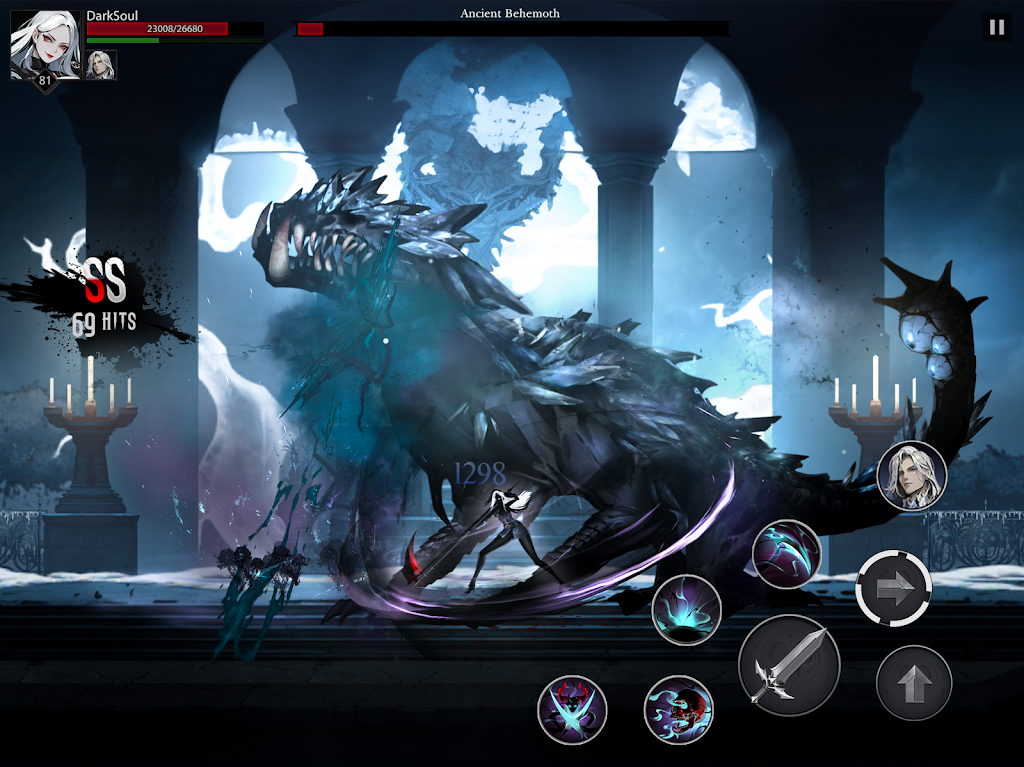This screenshot has width=1024, height=767.
Task: Open DarkSoul's level 81 character portrait
Action: [45, 45]
